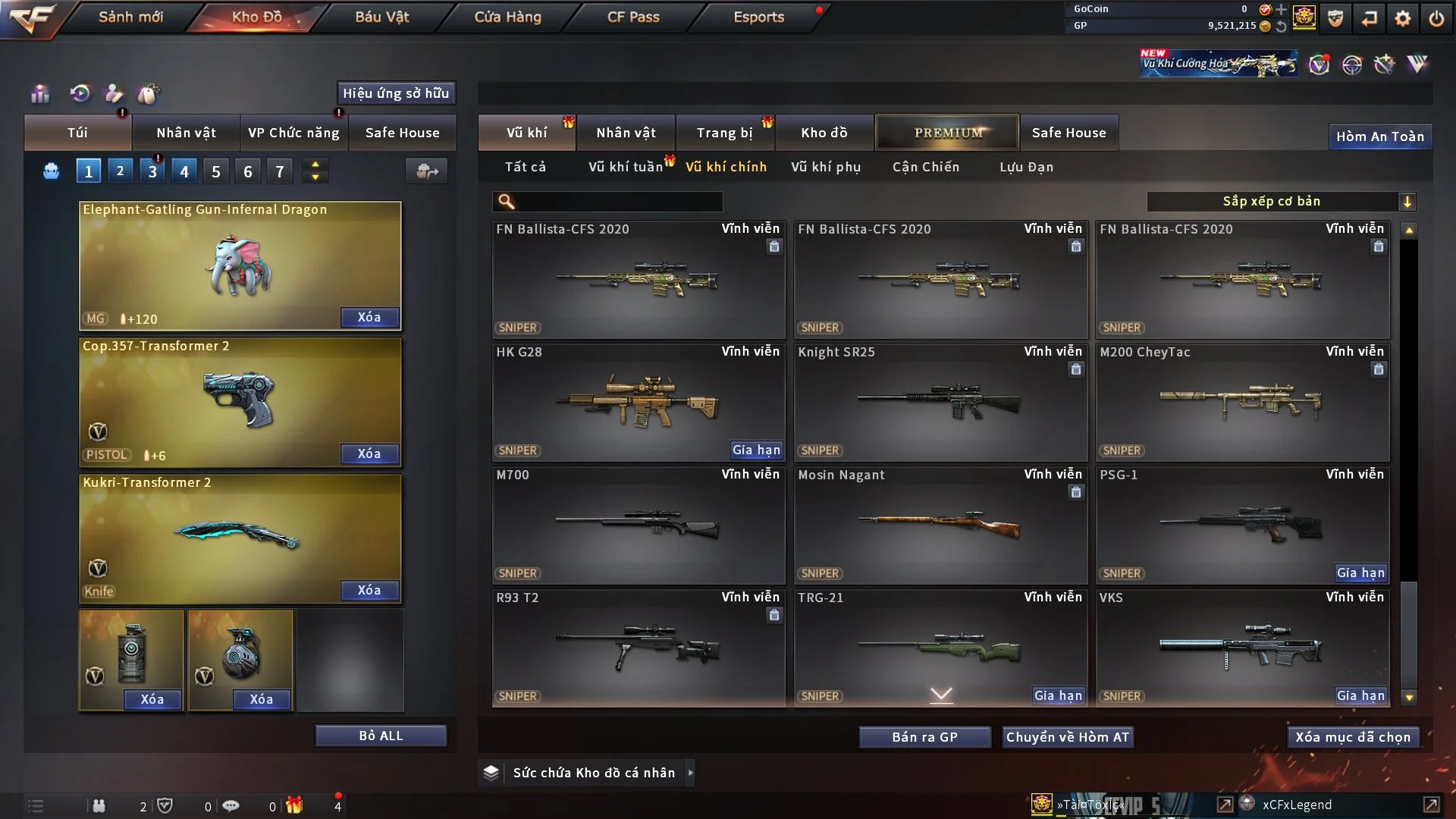
Task: Extend the PSG-1 with Gia hạn
Action: [1360, 573]
